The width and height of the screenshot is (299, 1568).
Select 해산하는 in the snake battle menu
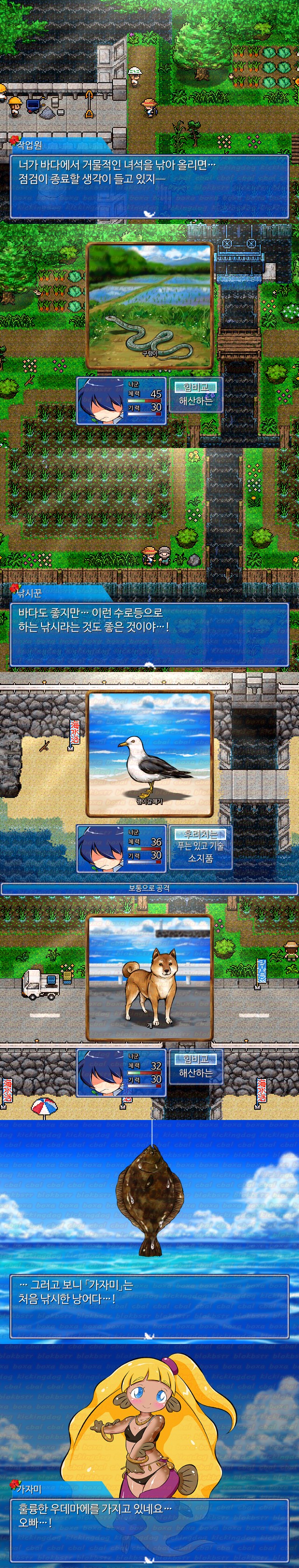pos(195,401)
